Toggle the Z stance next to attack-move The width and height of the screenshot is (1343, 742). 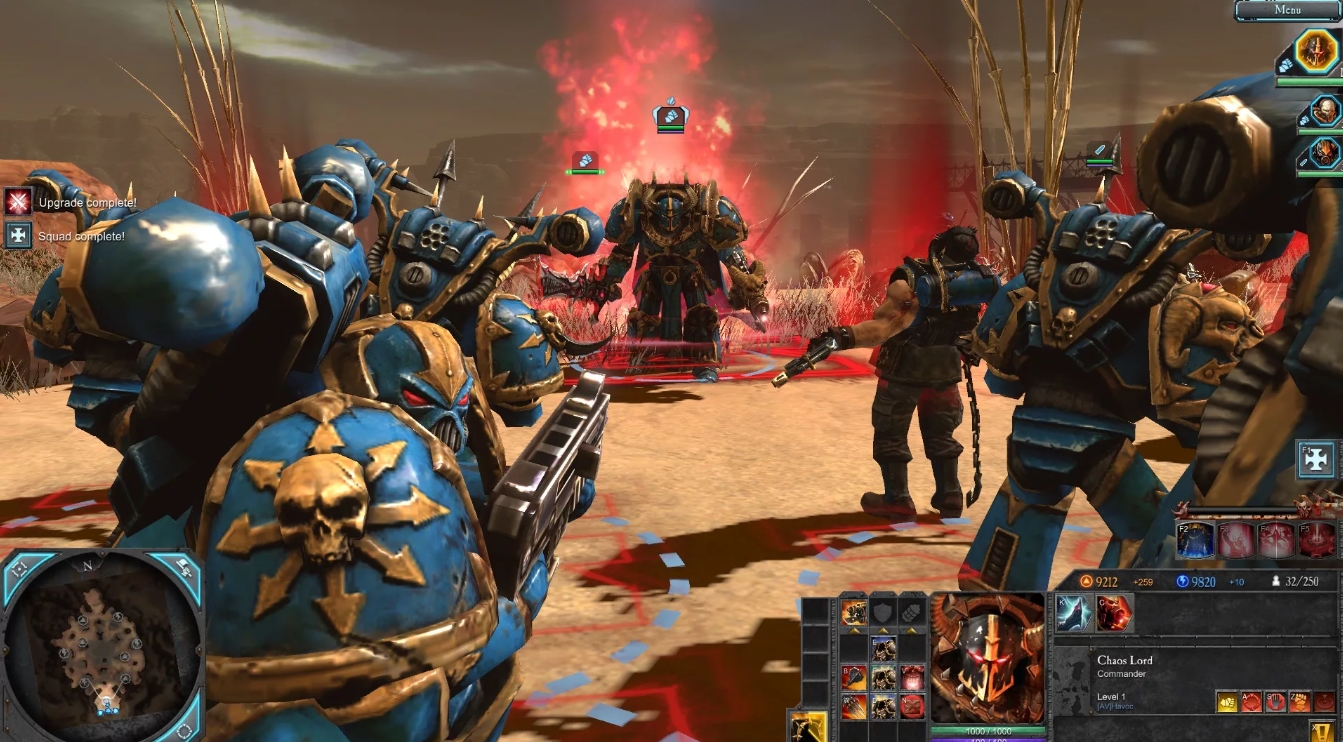tap(1300, 701)
